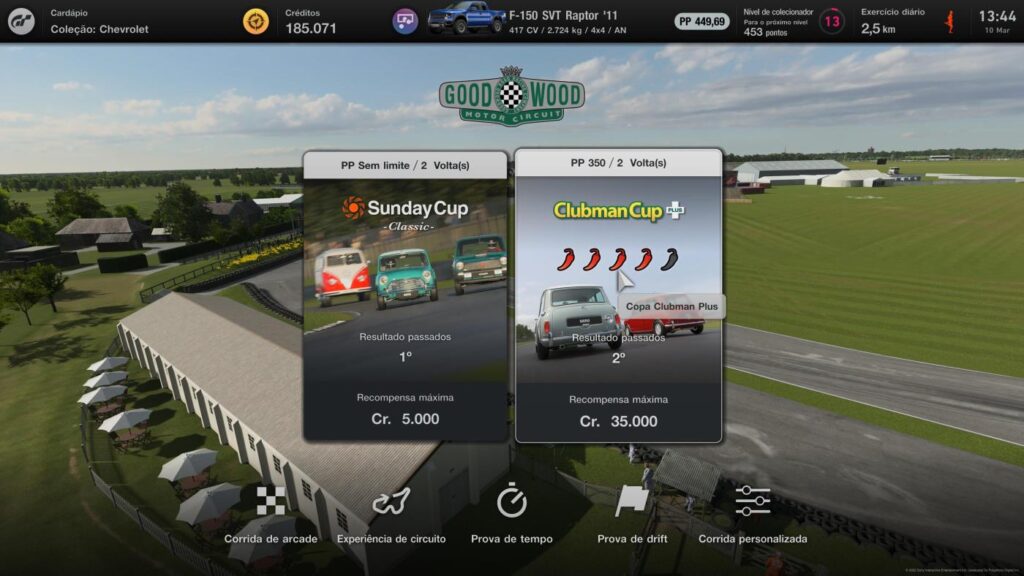This screenshot has width=1024, height=576.
Task: Open the daily exercise runner icon
Action: click(x=949, y=21)
